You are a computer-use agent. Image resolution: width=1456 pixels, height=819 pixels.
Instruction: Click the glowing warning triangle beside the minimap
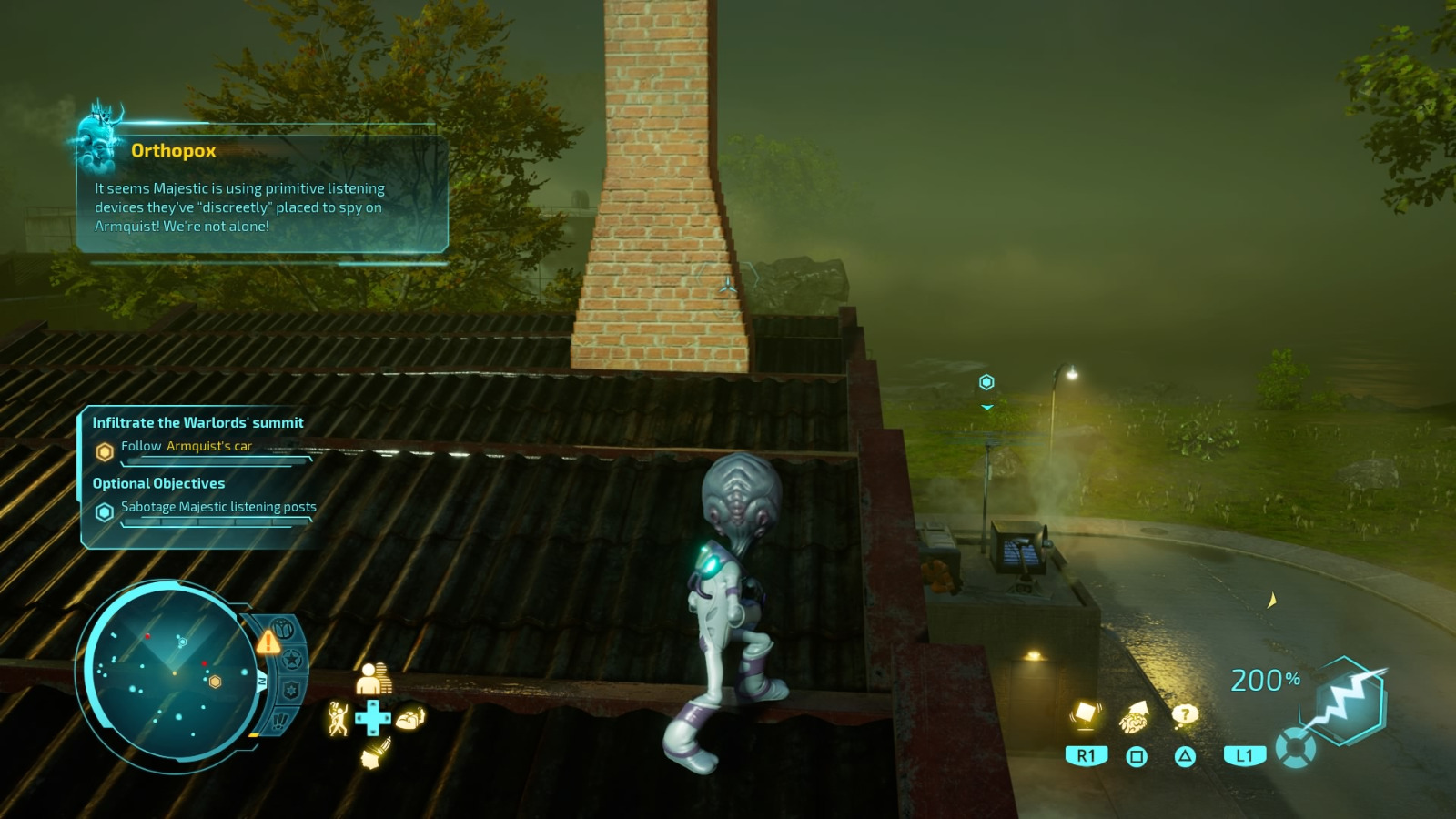click(x=268, y=643)
